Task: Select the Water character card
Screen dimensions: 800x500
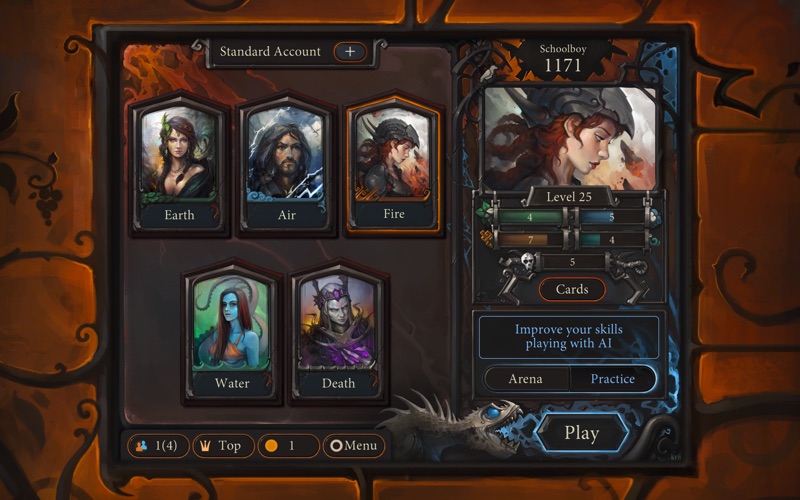Action: 232,332
